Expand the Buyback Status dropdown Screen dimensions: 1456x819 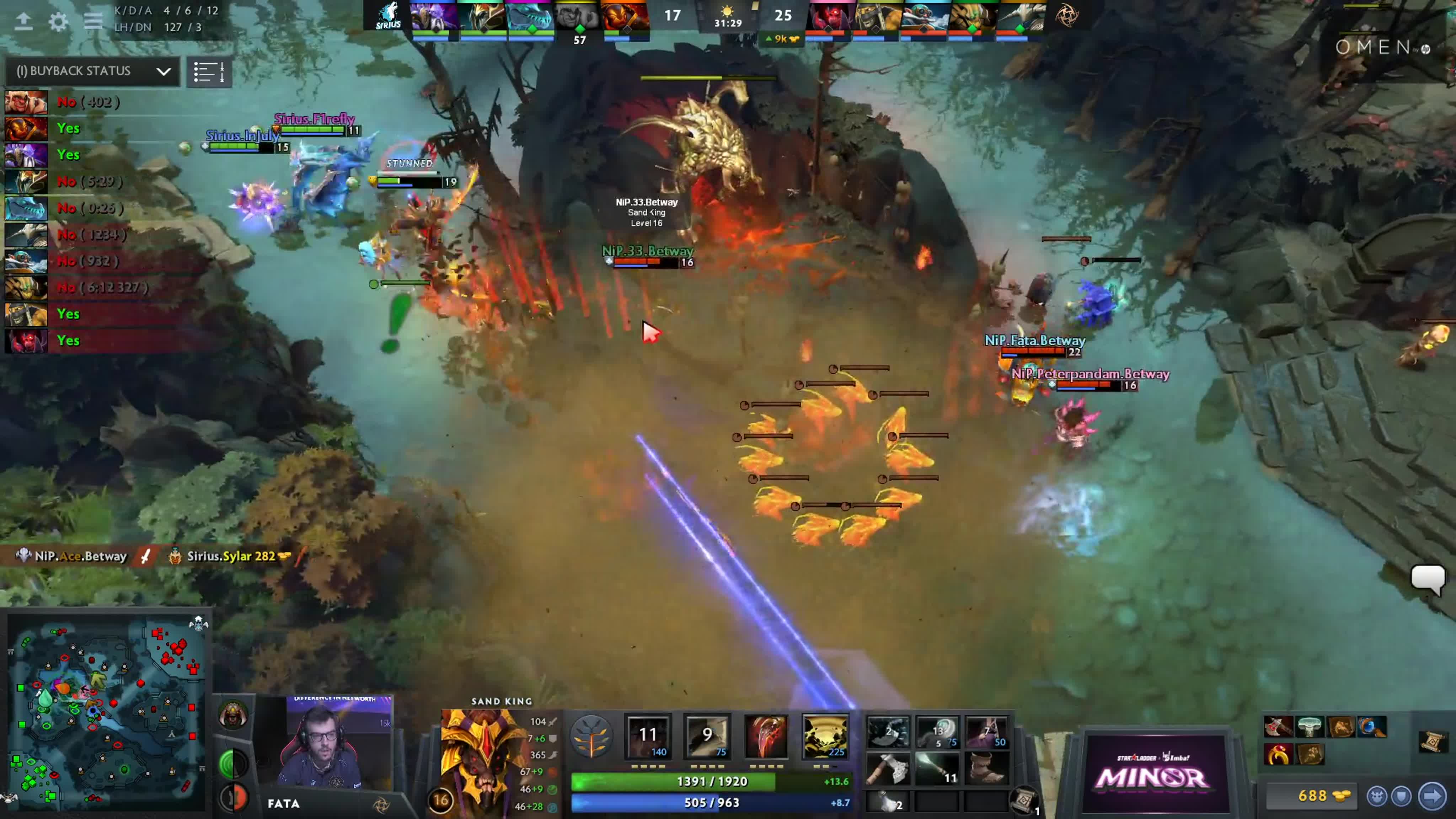coord(164,71)
